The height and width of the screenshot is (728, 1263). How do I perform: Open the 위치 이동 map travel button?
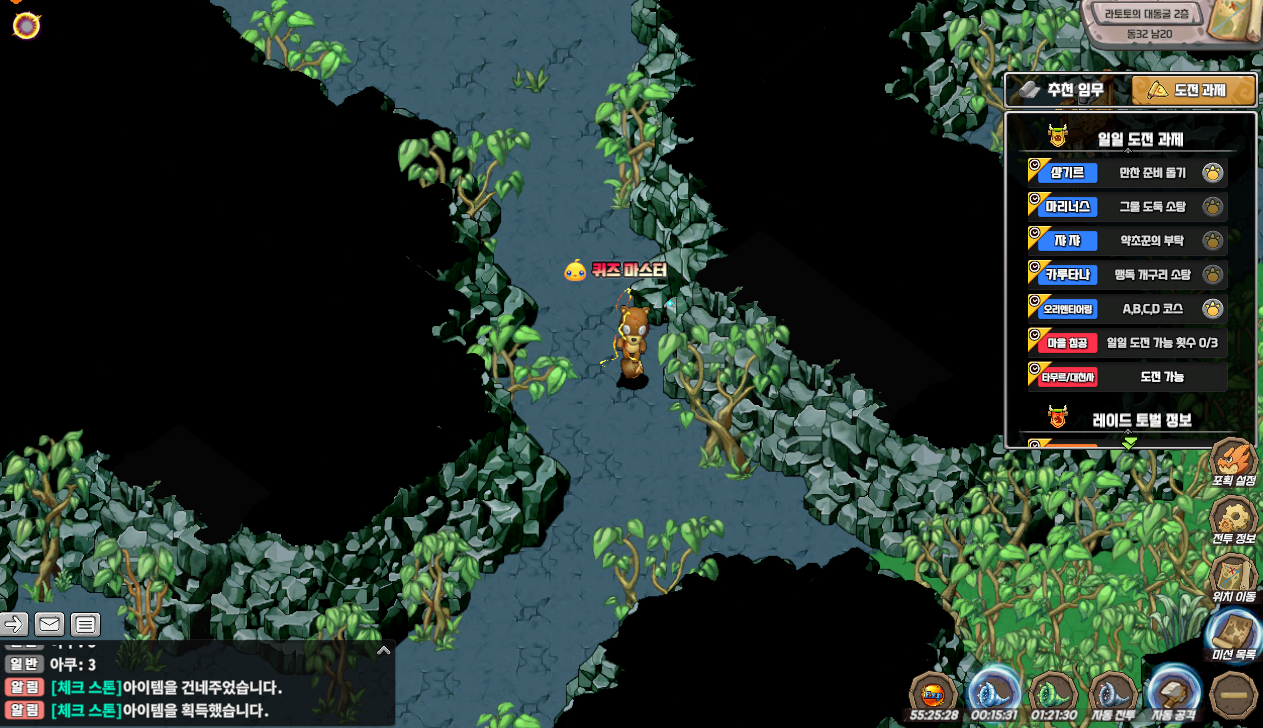tap(1233, 578)
